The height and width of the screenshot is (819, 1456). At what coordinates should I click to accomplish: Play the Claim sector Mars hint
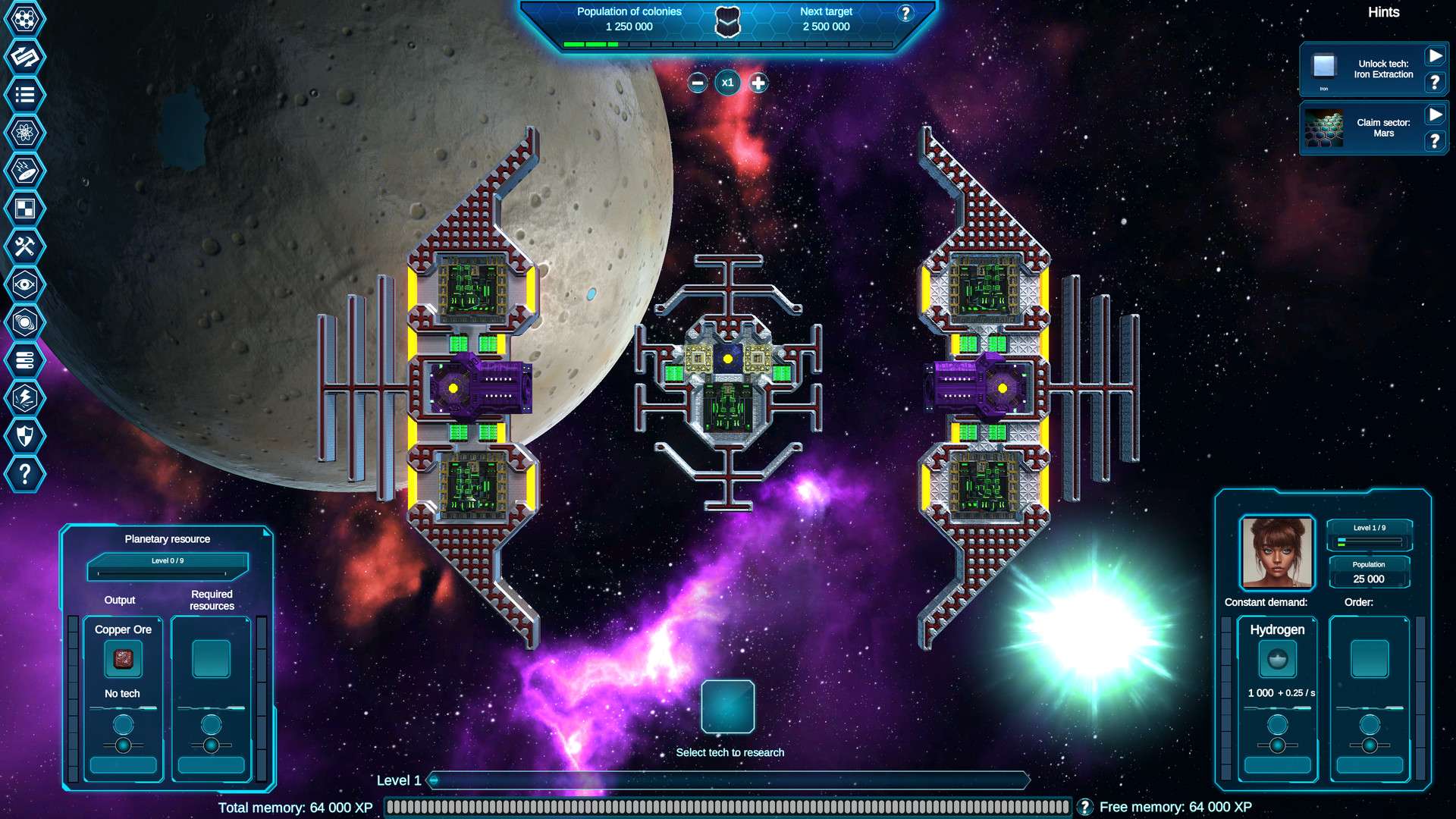(1435, 115)
